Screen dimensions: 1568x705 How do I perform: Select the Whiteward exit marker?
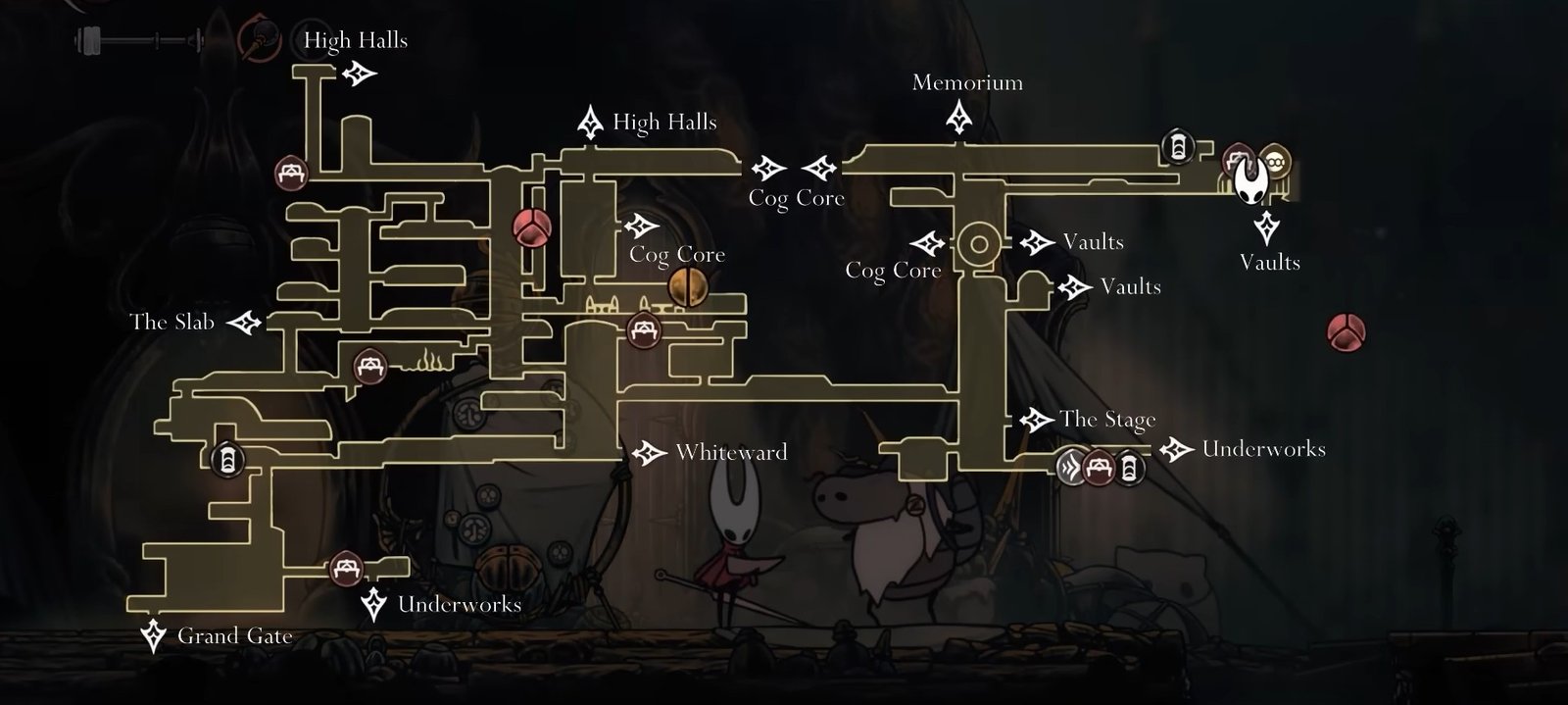point(648,453)
